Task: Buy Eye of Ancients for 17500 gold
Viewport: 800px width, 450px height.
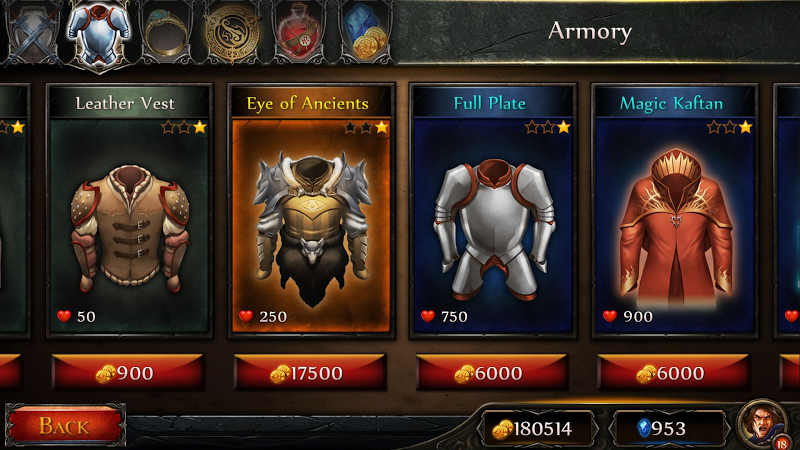Action: 311,373
